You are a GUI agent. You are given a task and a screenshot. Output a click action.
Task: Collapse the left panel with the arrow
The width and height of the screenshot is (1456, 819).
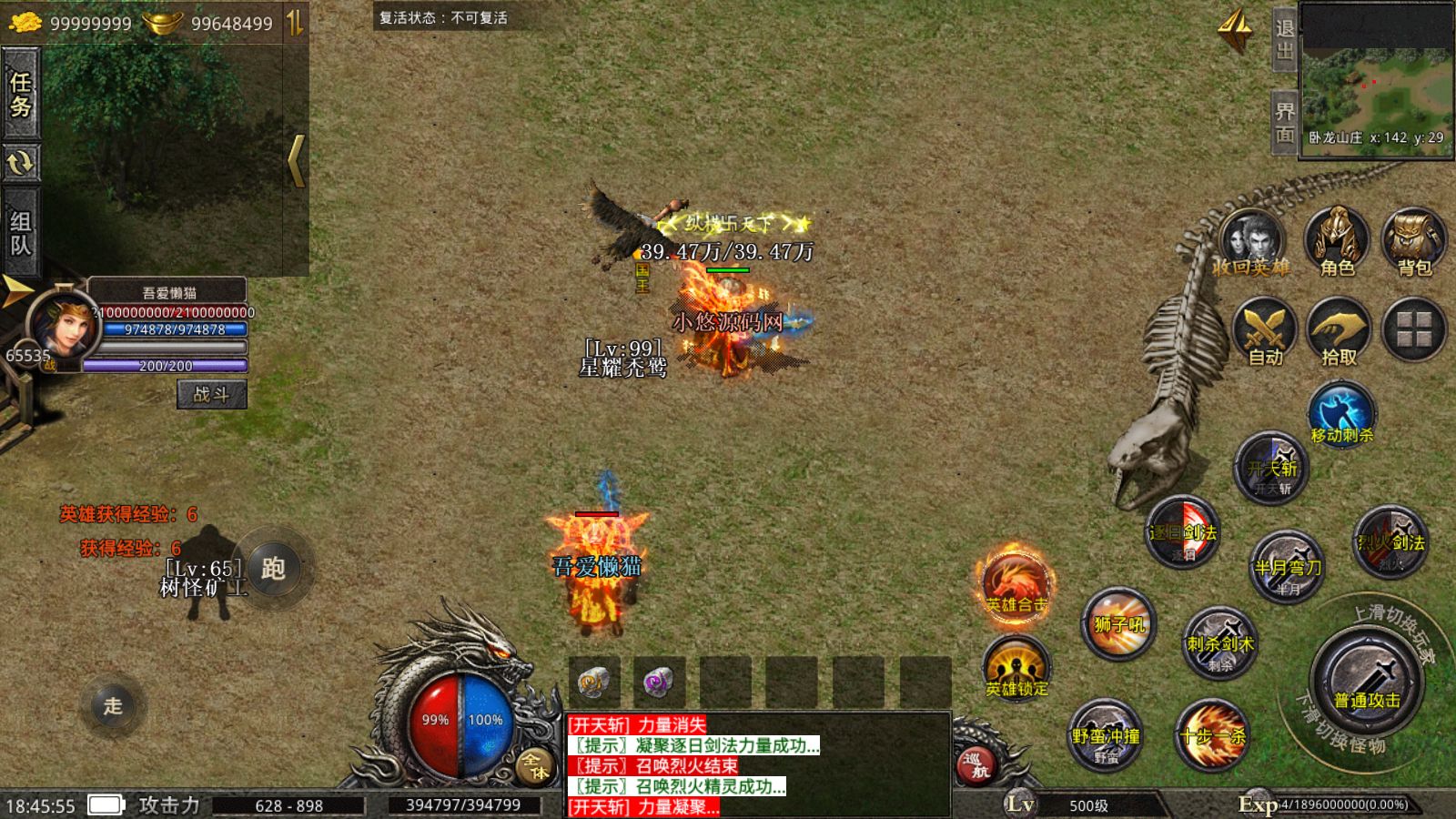tap(296, 161)
